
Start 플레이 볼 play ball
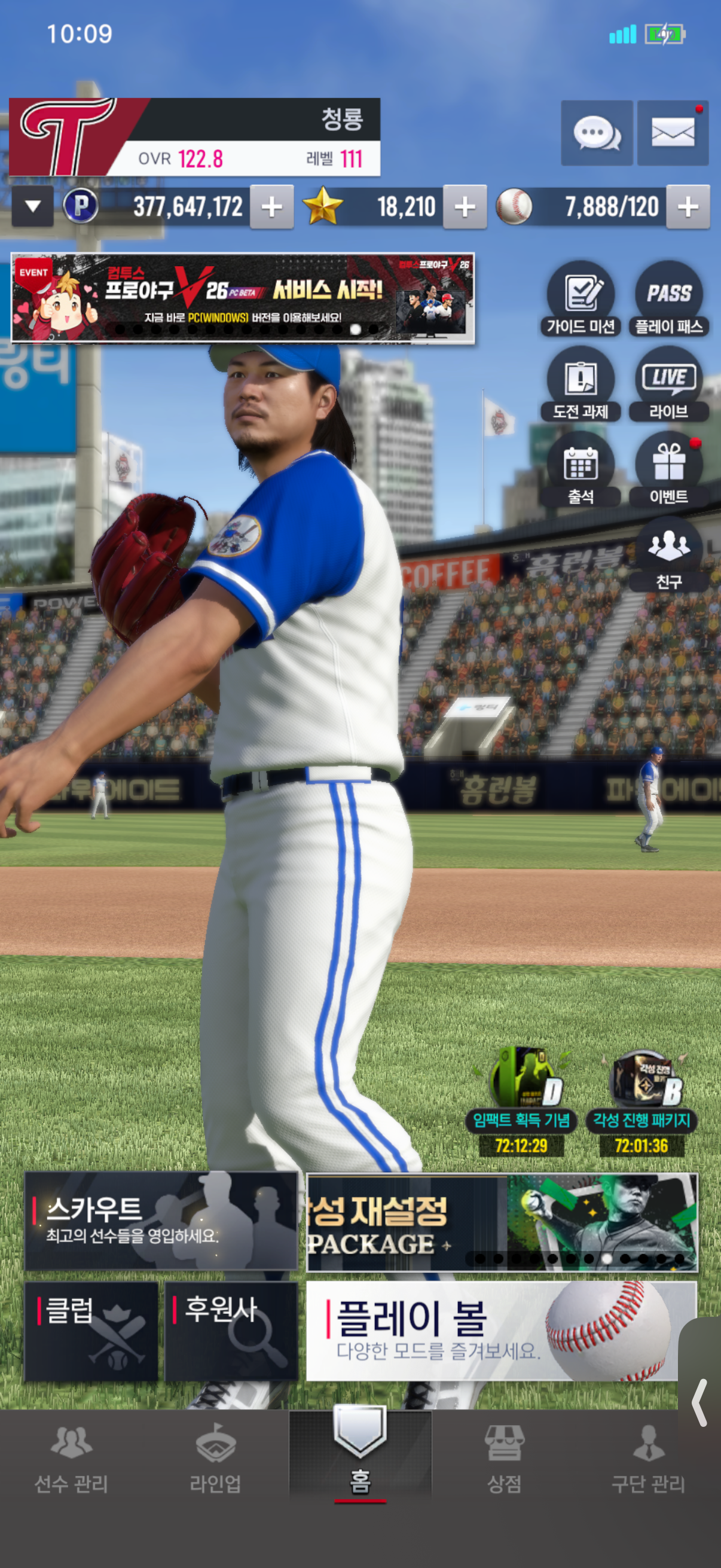(493, 1331)
